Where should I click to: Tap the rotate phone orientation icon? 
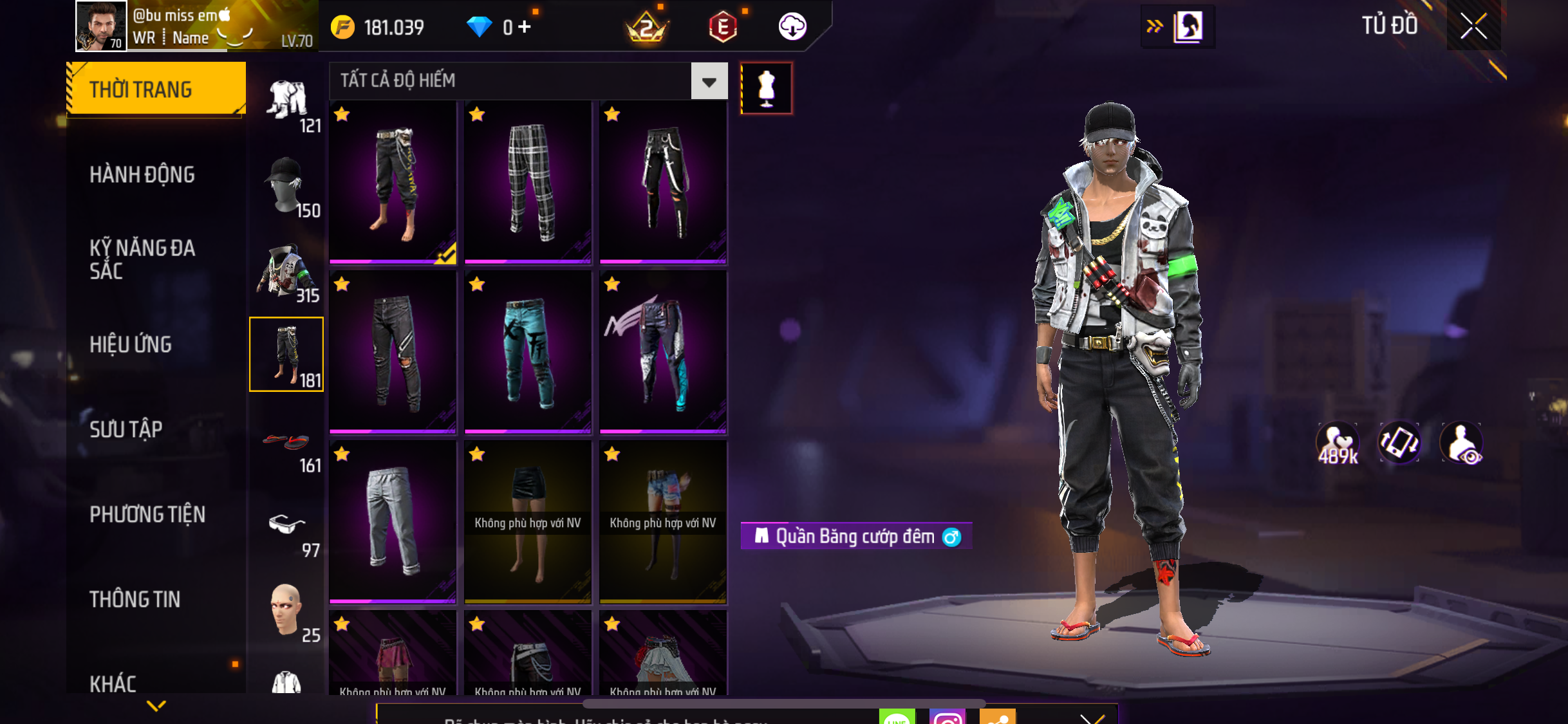tap(1399, 443)
